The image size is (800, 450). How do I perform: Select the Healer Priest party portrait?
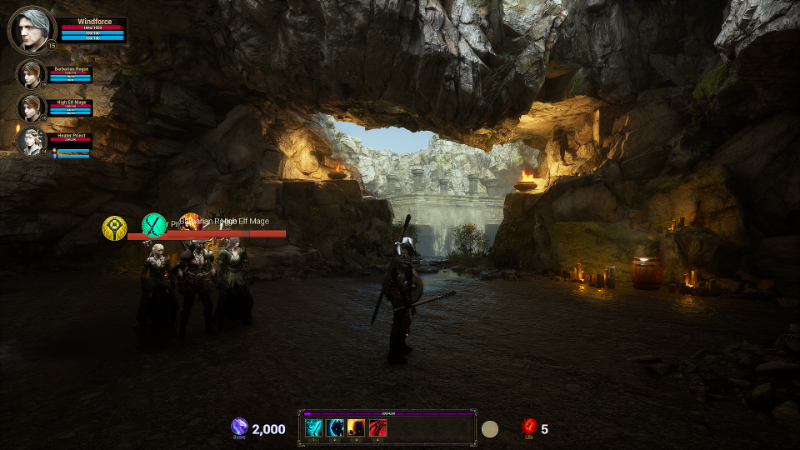pyautogui.click(x=31, y=142)
